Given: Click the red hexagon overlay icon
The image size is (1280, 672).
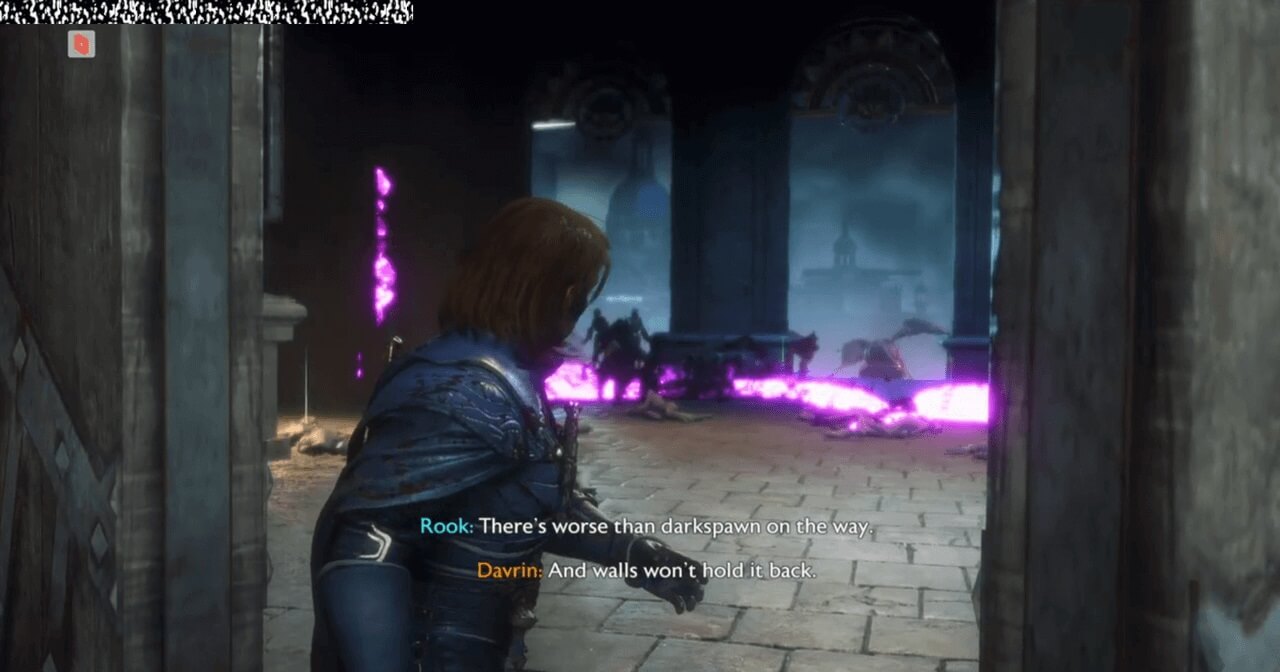Looking at the screenshot, I should 82,44.
